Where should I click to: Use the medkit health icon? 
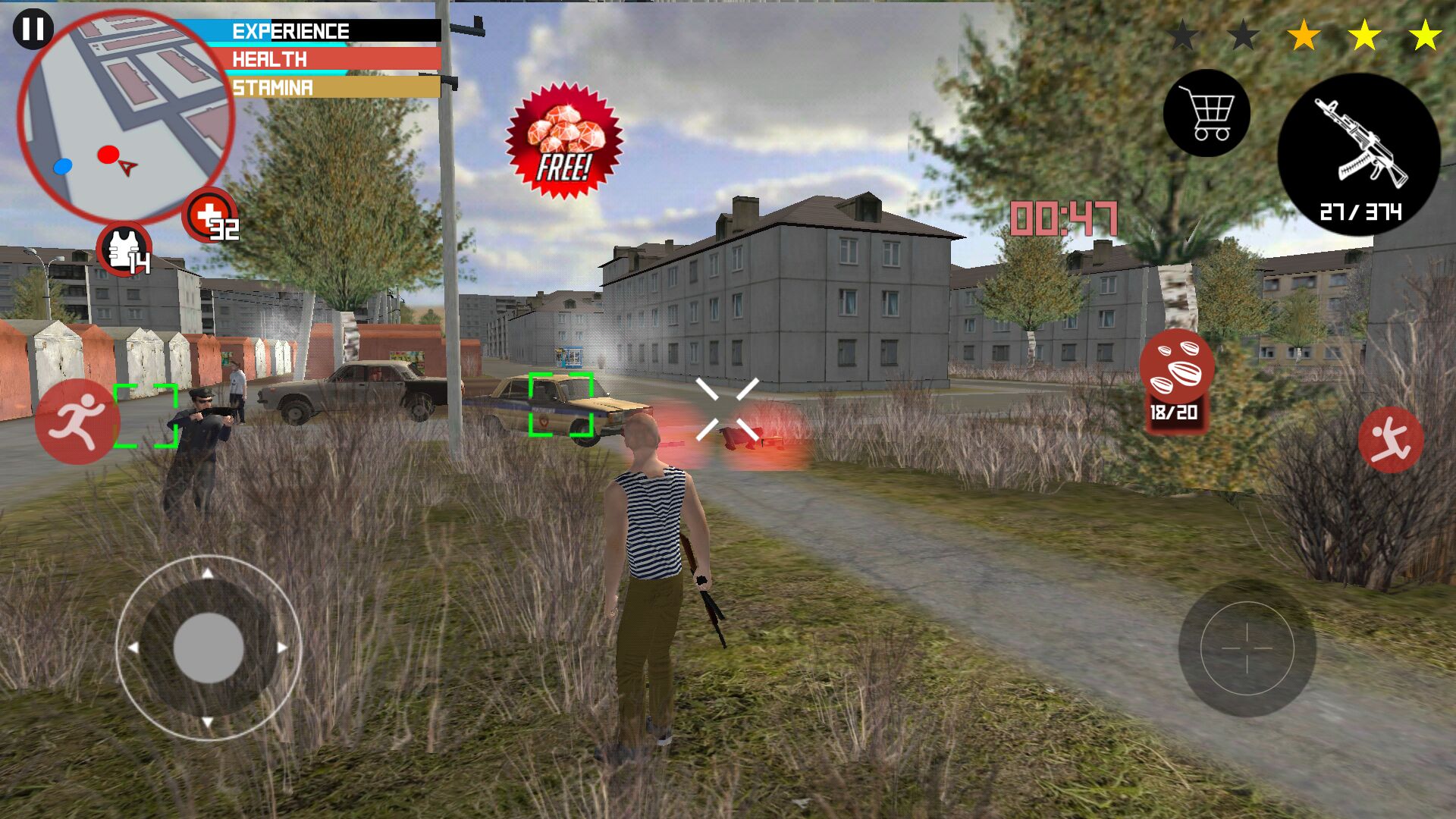click(209, 215)
